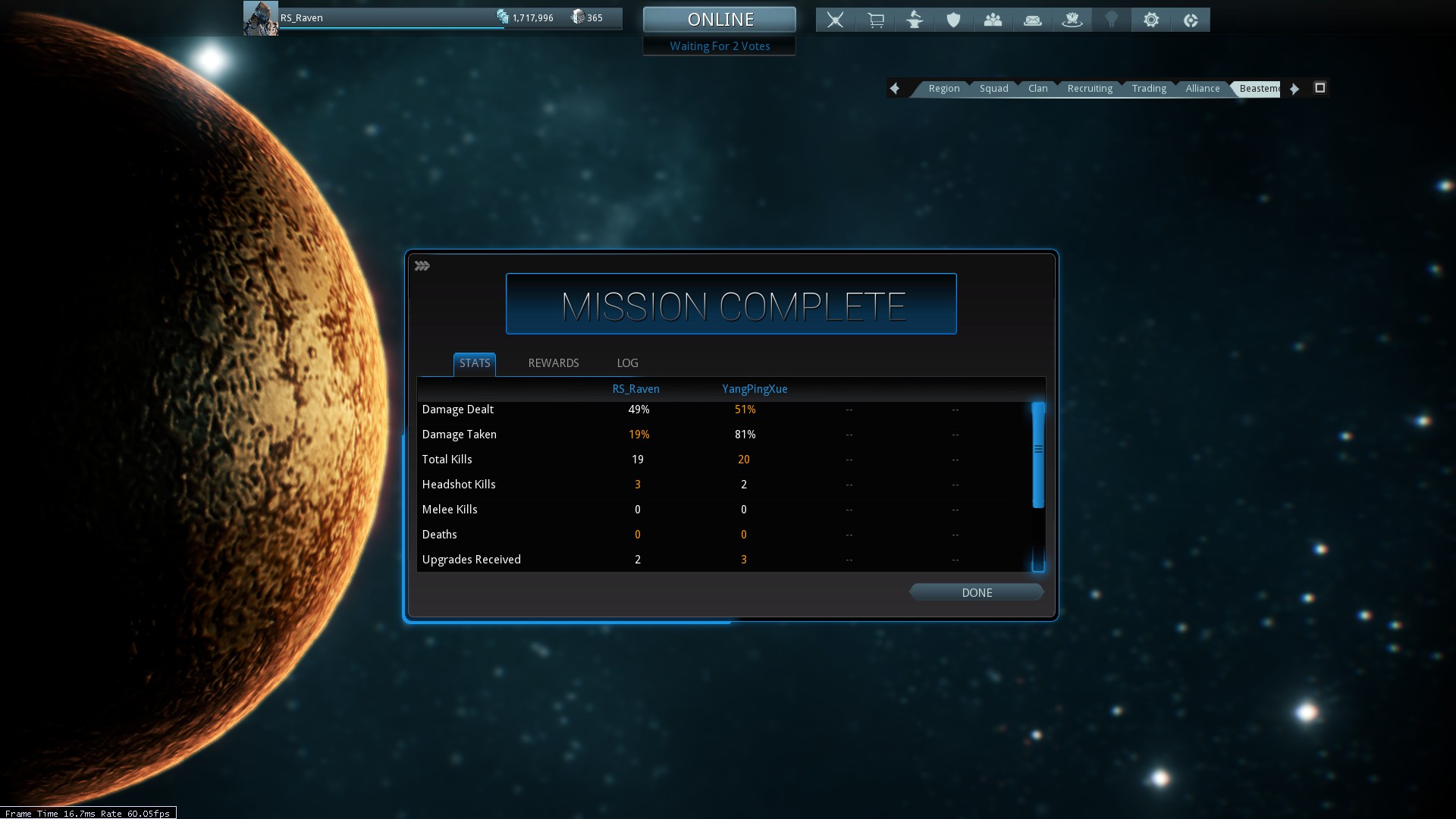Click the shield icon in top bar
This screenshot has width=1456, height=819.
coord(953,20)
